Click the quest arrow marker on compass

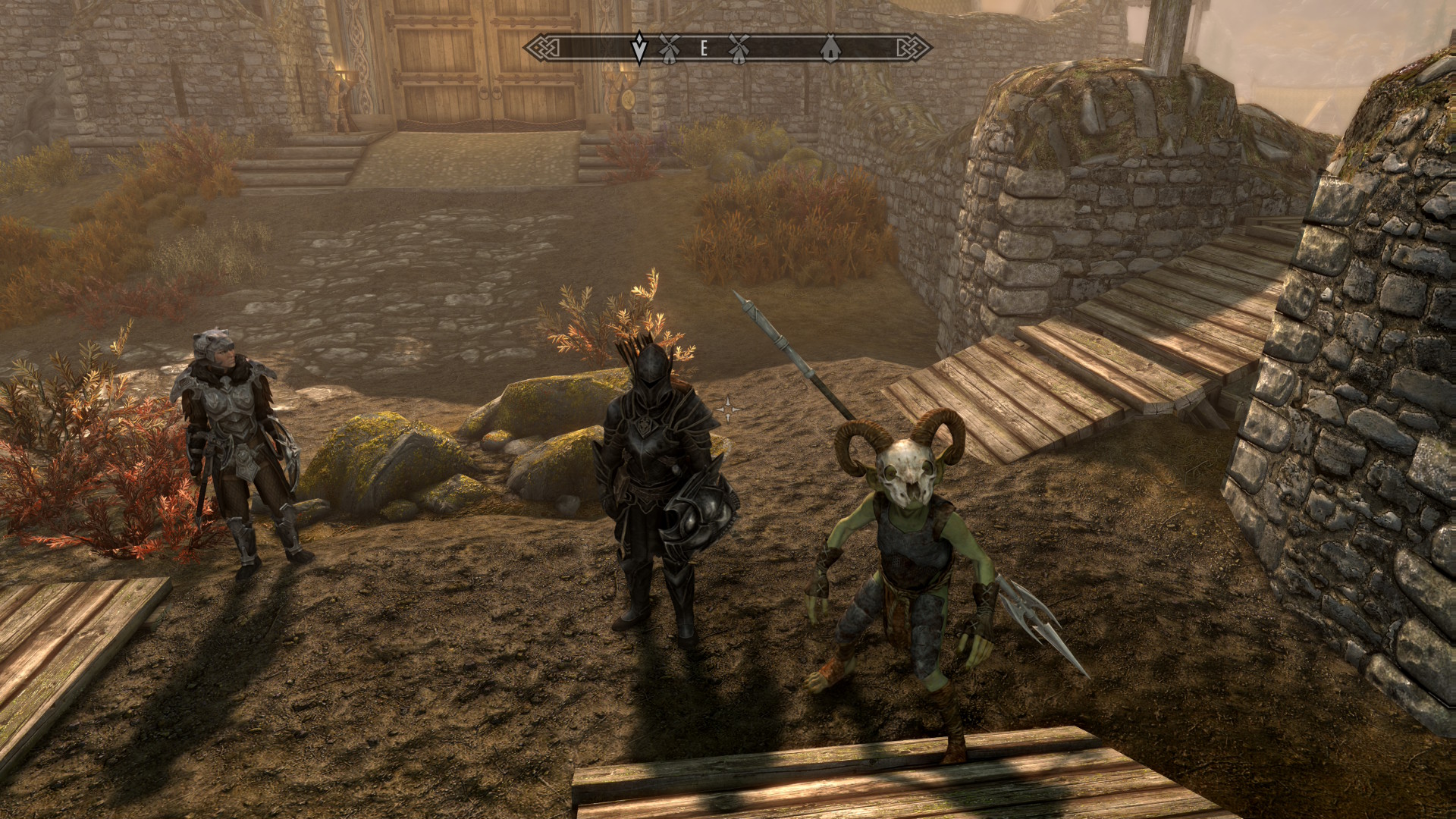639,49
